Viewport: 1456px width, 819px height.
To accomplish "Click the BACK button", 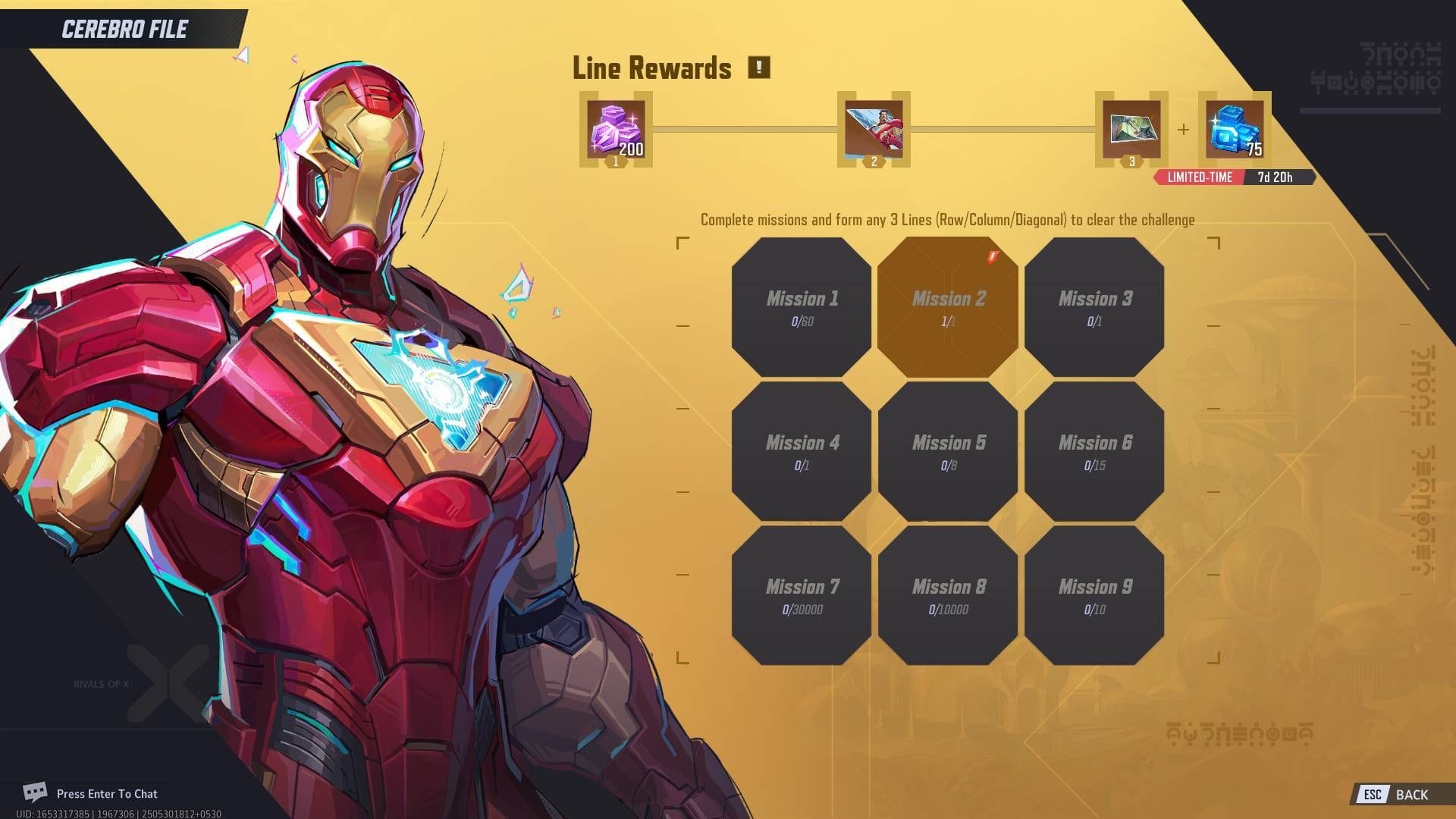I will click(x=1412, y=795).
